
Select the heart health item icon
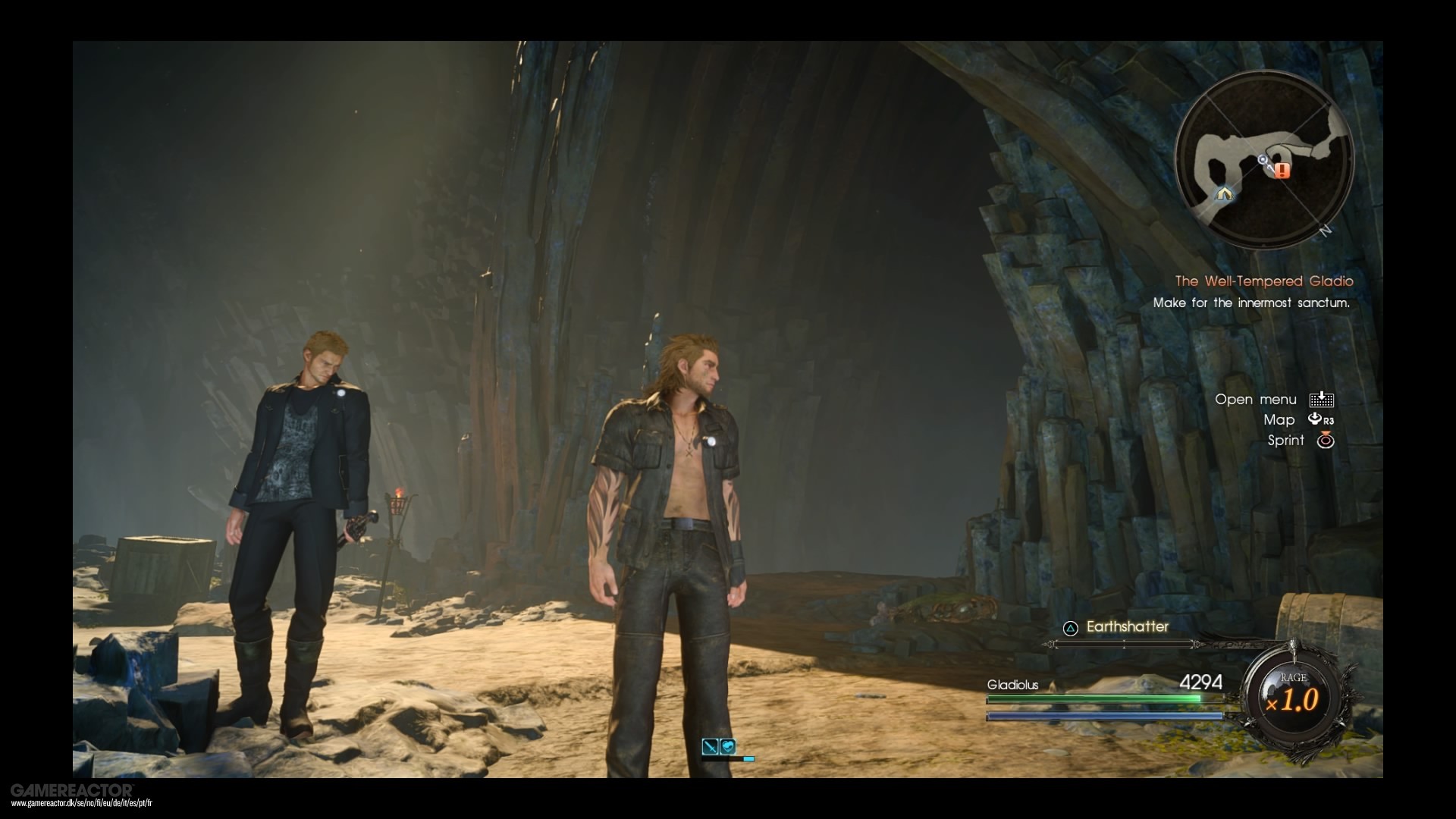(728, 746)
